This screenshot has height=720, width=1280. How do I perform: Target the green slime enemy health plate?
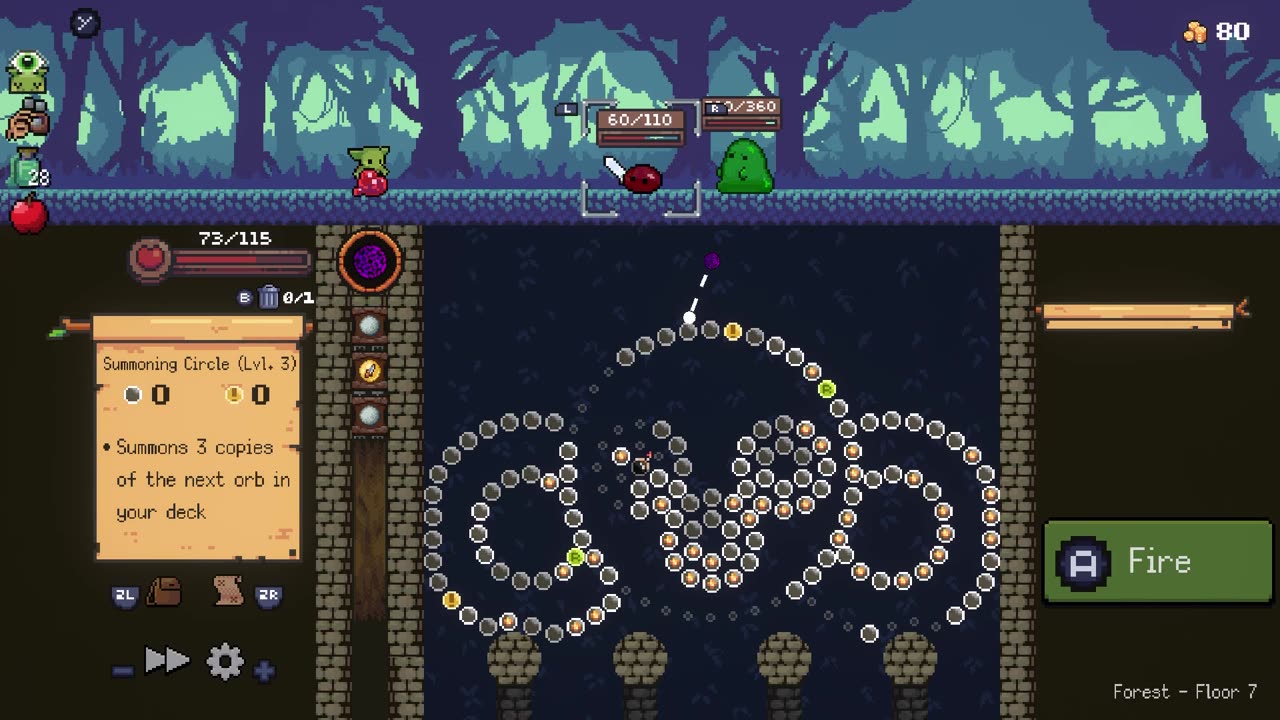pos(741,114)
